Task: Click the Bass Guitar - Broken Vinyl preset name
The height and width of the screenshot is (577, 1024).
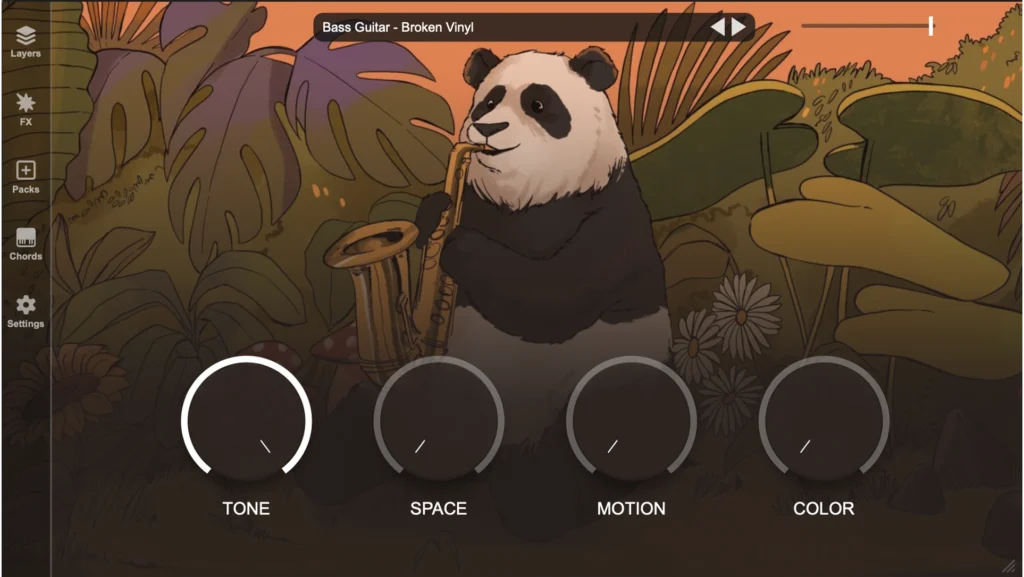Action: coord(398,27)
